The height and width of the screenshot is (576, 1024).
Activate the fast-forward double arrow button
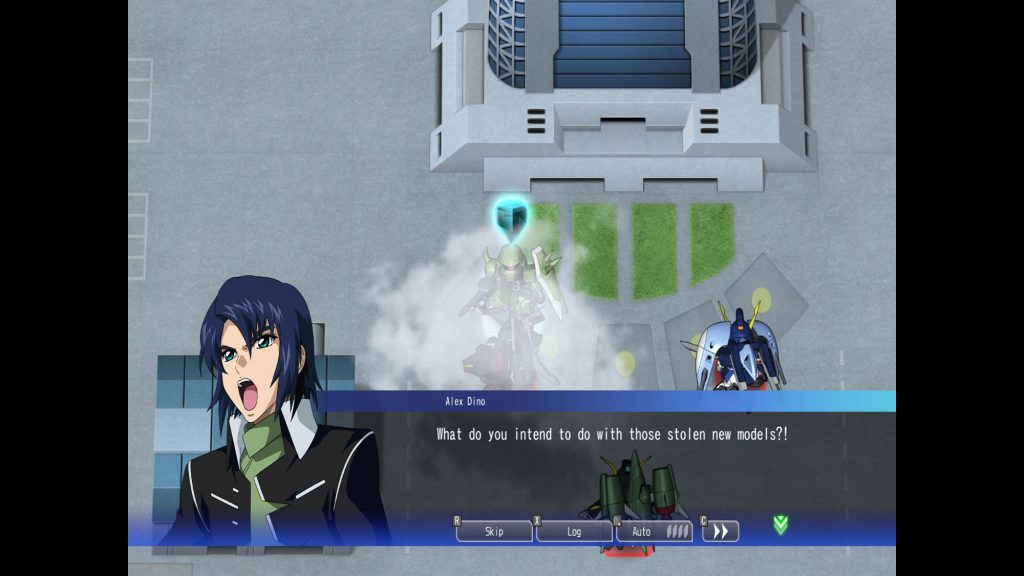721,531
